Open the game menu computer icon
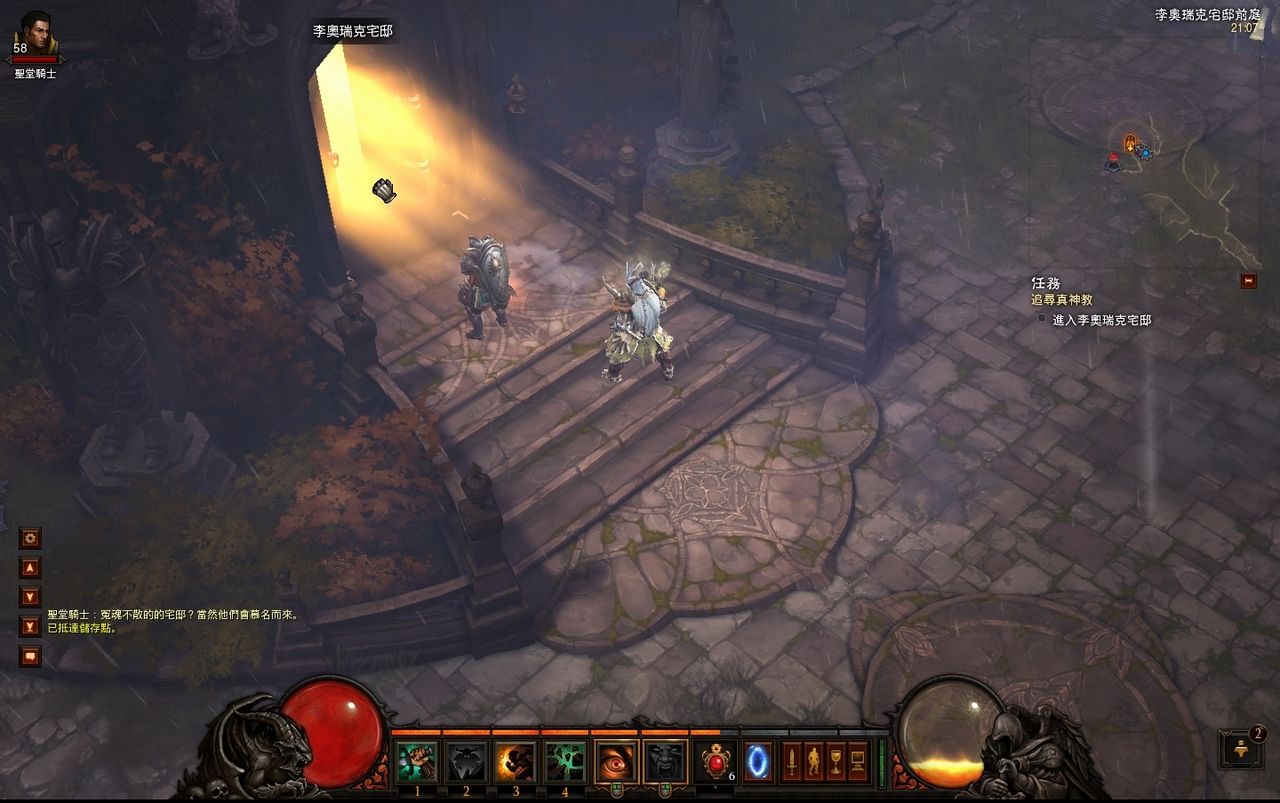This screenshot has width=1280, height=803. [858, 762]
